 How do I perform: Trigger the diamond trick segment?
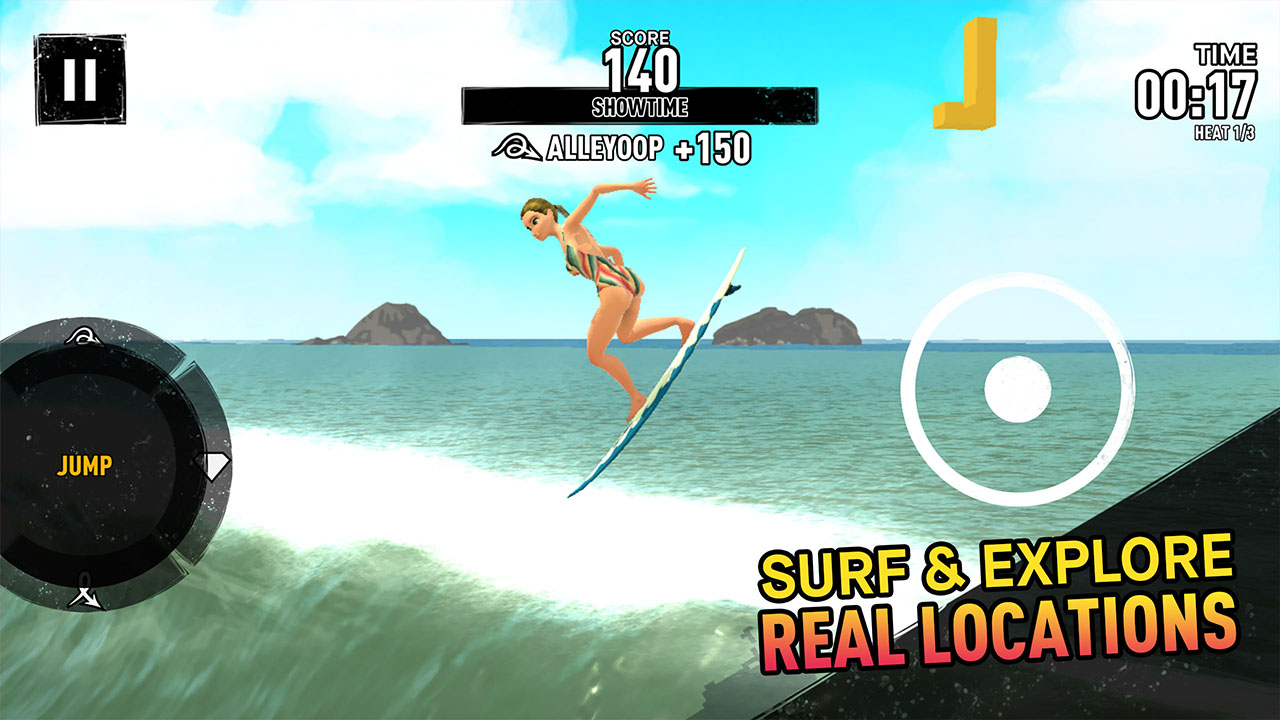[x=216, y=463]
